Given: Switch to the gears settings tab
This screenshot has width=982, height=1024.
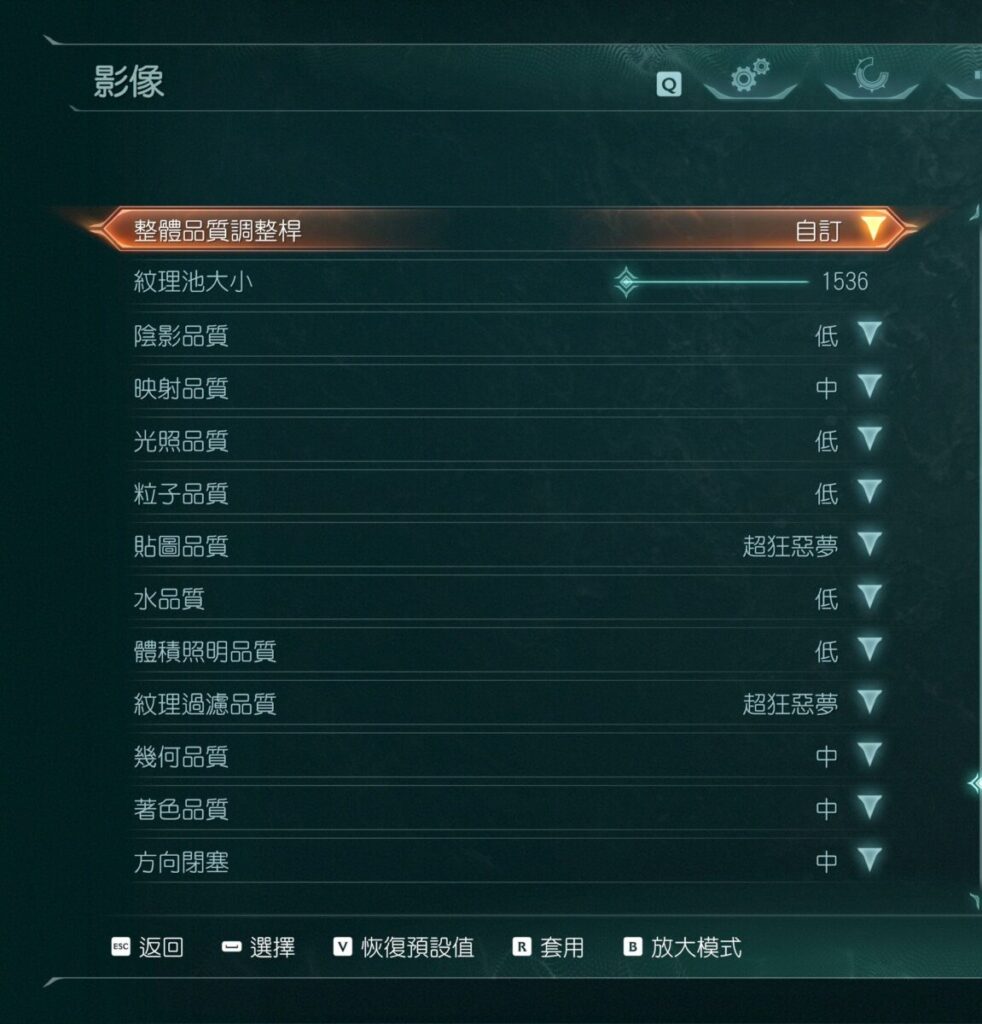Looking at the screenshot, I should (x=750, y=77).
